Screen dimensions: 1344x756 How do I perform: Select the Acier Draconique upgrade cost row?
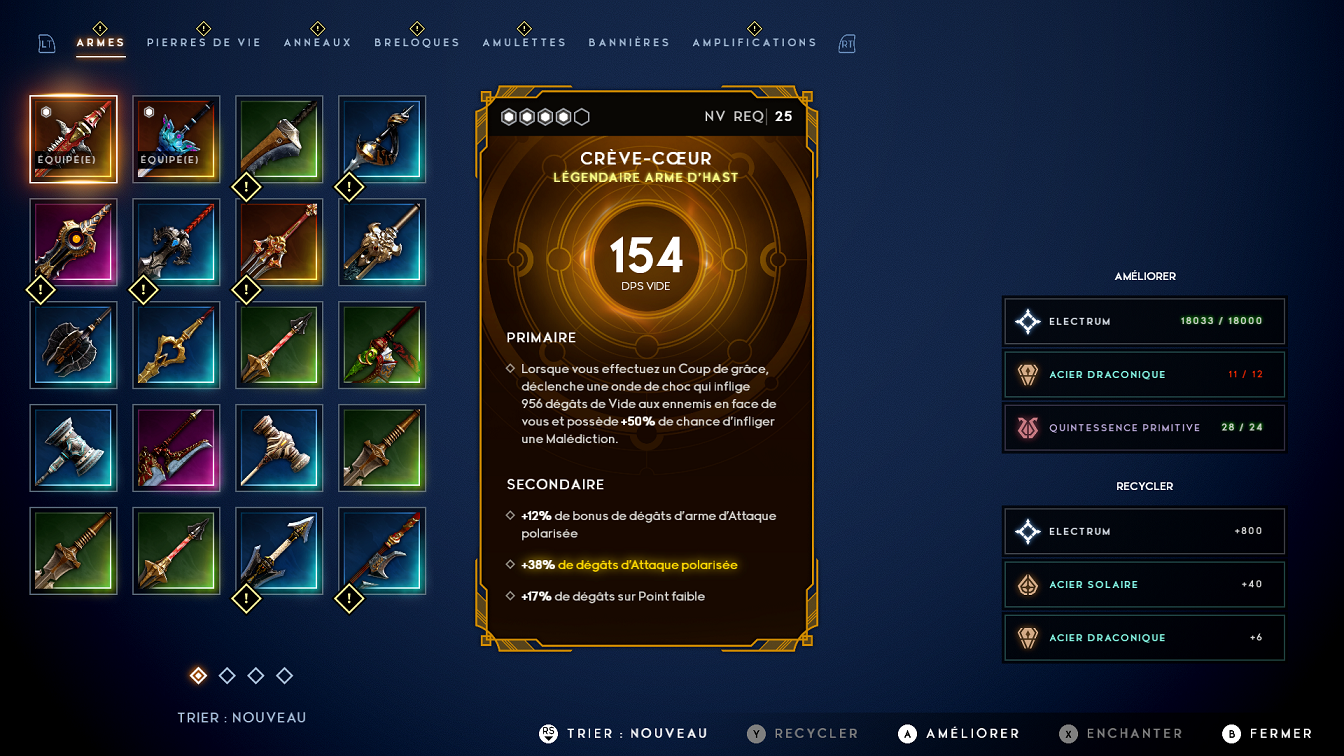(x=1144, y=375)
